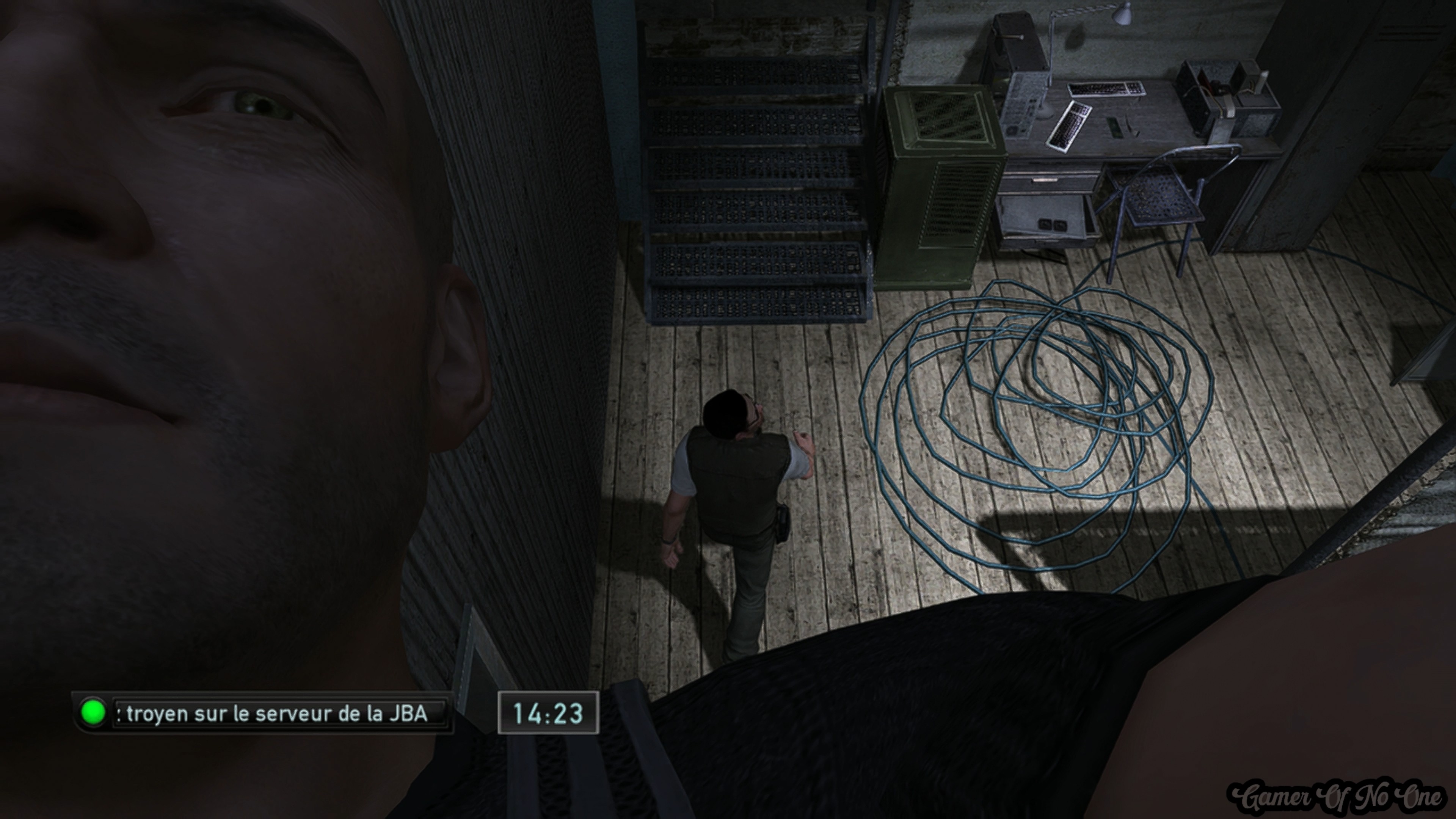Click the green objective status light
The height and width of the screenshot is (819, 1456).
[x=93, y=712]
